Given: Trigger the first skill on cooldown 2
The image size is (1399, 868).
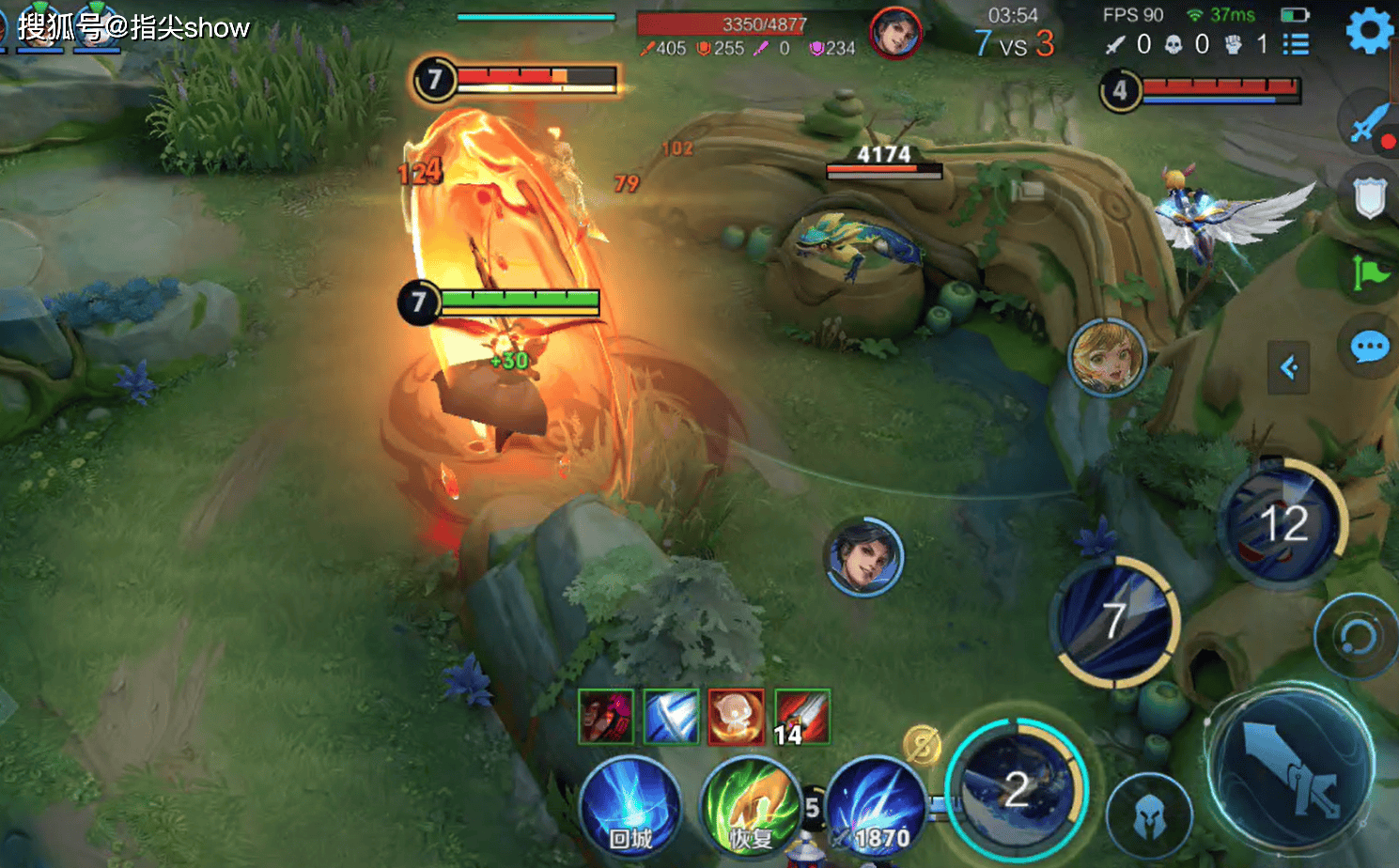Looking at the screenshot, I should [1016, 789].
